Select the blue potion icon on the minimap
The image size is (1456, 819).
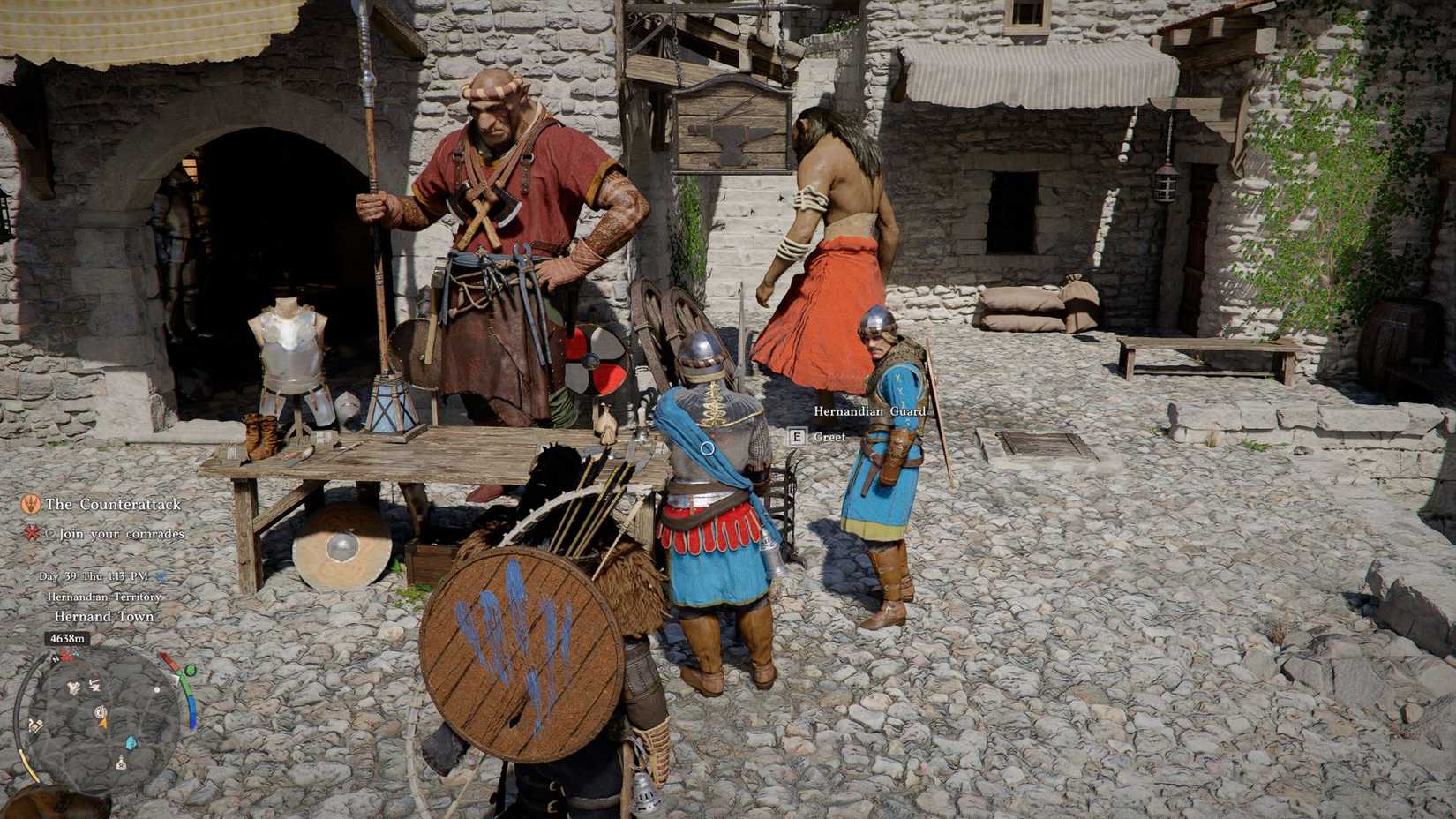coord(130,742)
